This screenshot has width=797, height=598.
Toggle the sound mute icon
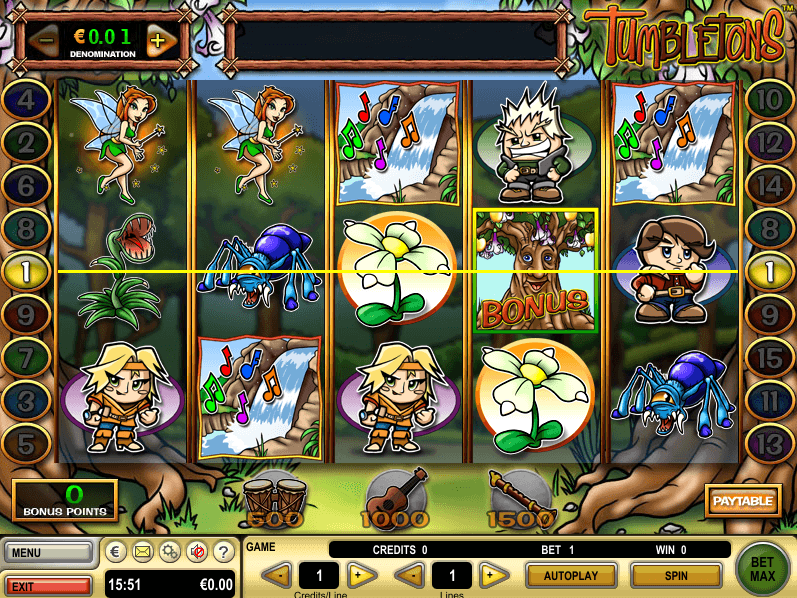tap(198, 551)
